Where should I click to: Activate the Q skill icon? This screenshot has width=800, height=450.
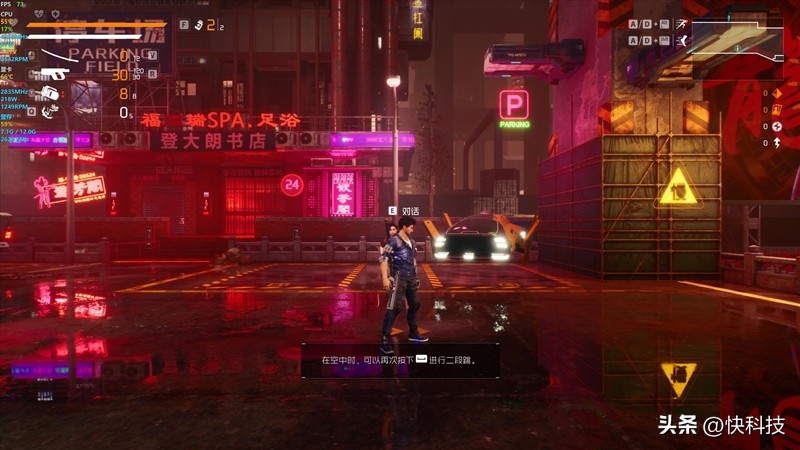[49, 111]
